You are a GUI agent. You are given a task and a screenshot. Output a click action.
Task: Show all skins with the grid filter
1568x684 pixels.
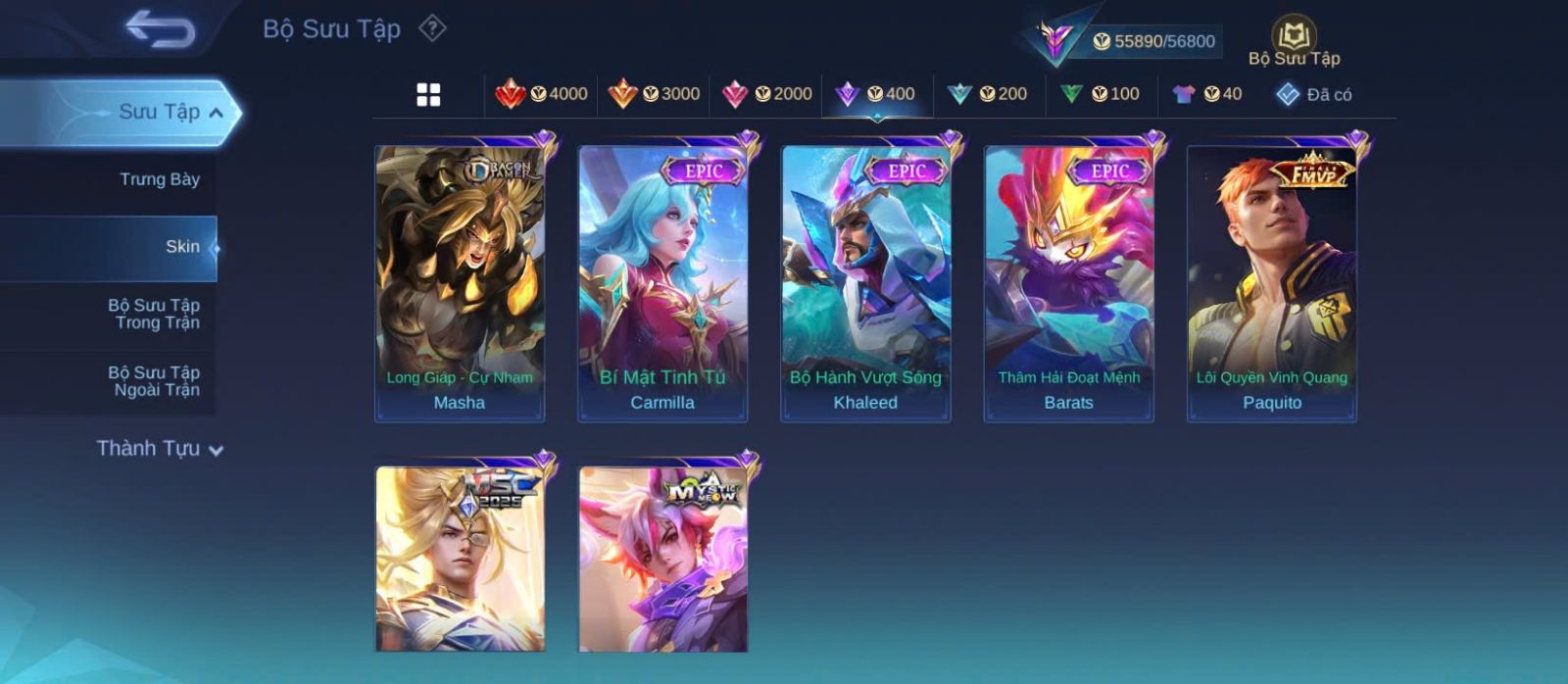428,95
